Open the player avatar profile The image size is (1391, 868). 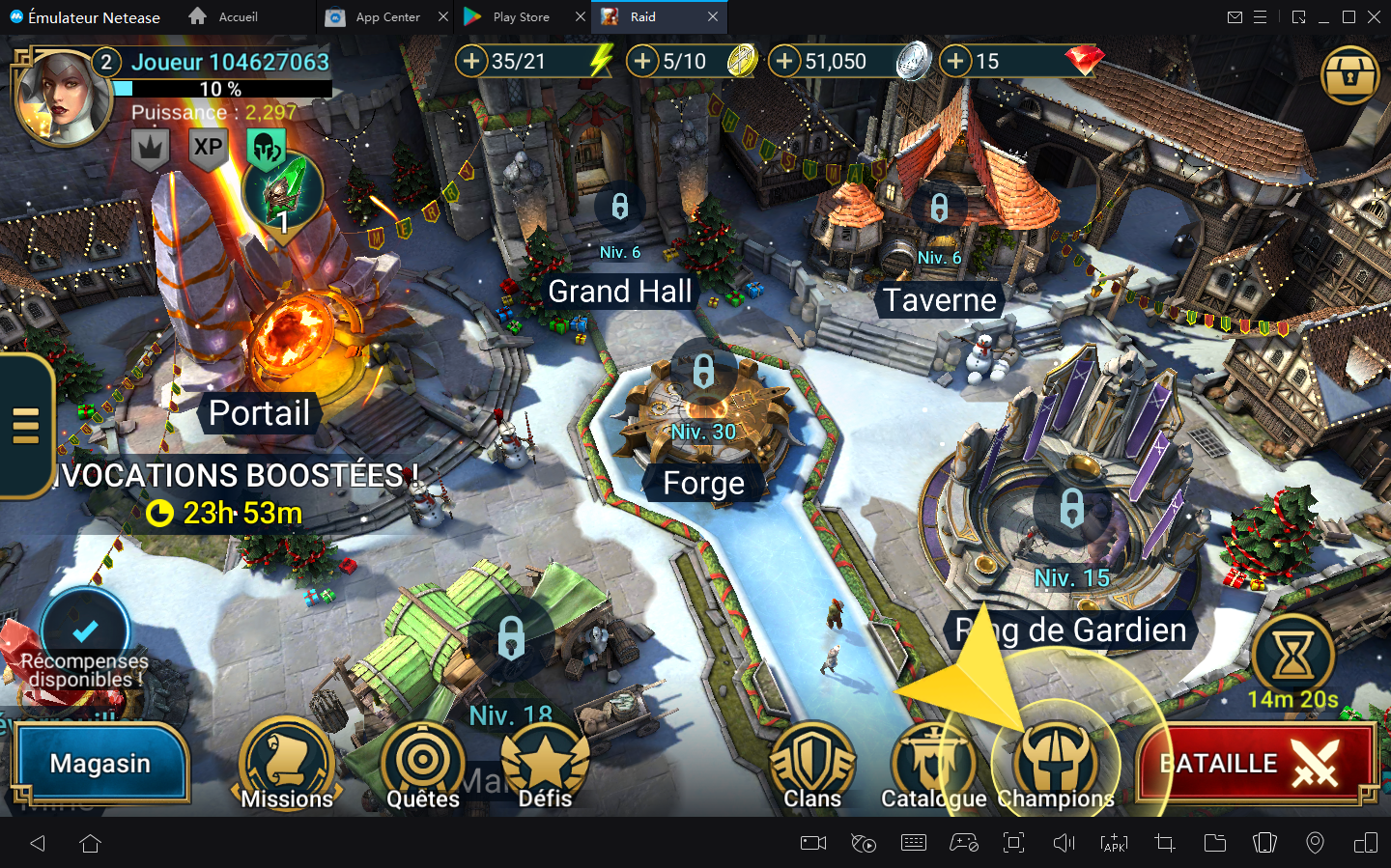pos(61,98)
